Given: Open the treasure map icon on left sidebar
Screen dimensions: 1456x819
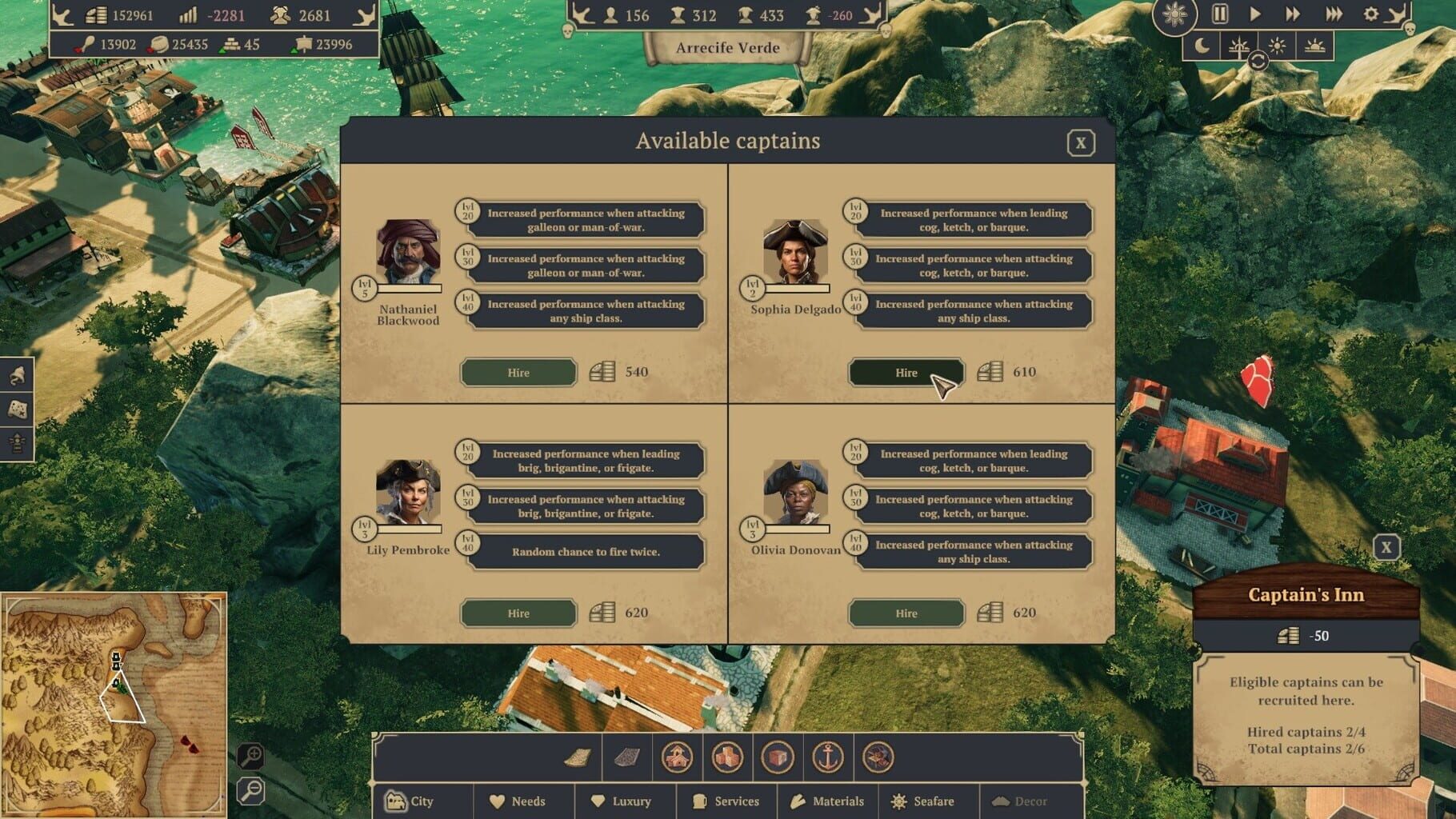Looking at the screenshot, I should tap(17, 409).
